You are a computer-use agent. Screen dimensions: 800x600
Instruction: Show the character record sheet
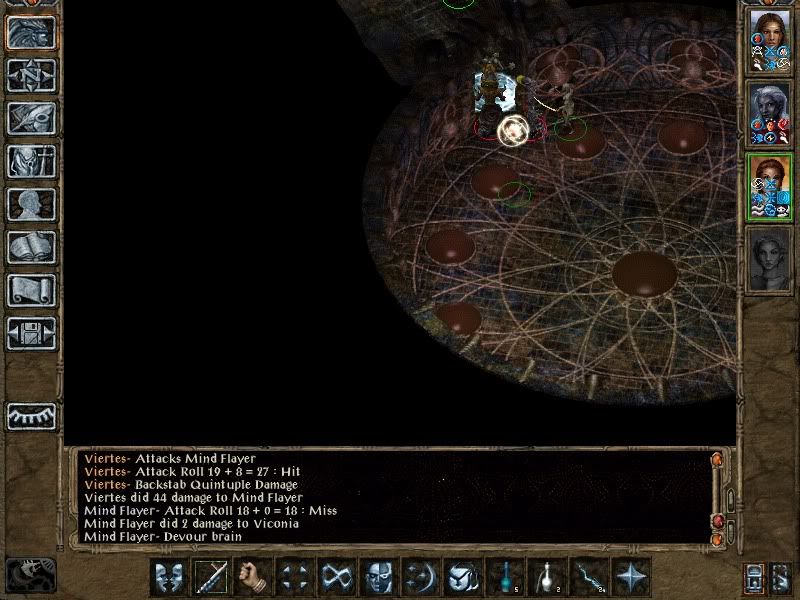pos(31,204)
